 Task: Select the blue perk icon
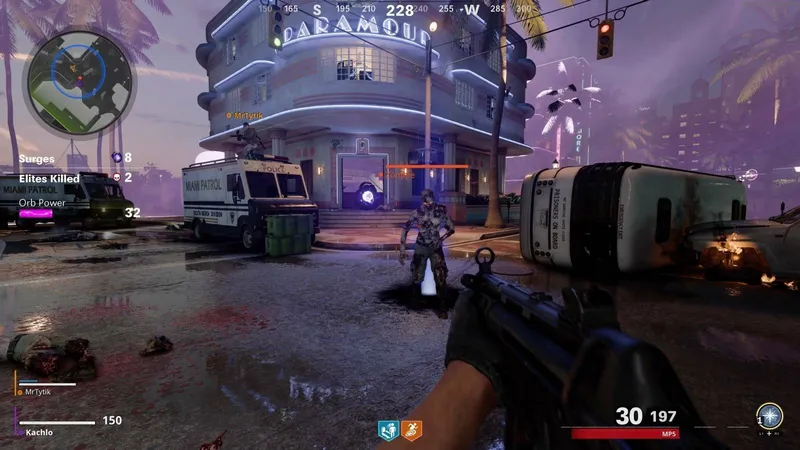click(x=388, y=430)
